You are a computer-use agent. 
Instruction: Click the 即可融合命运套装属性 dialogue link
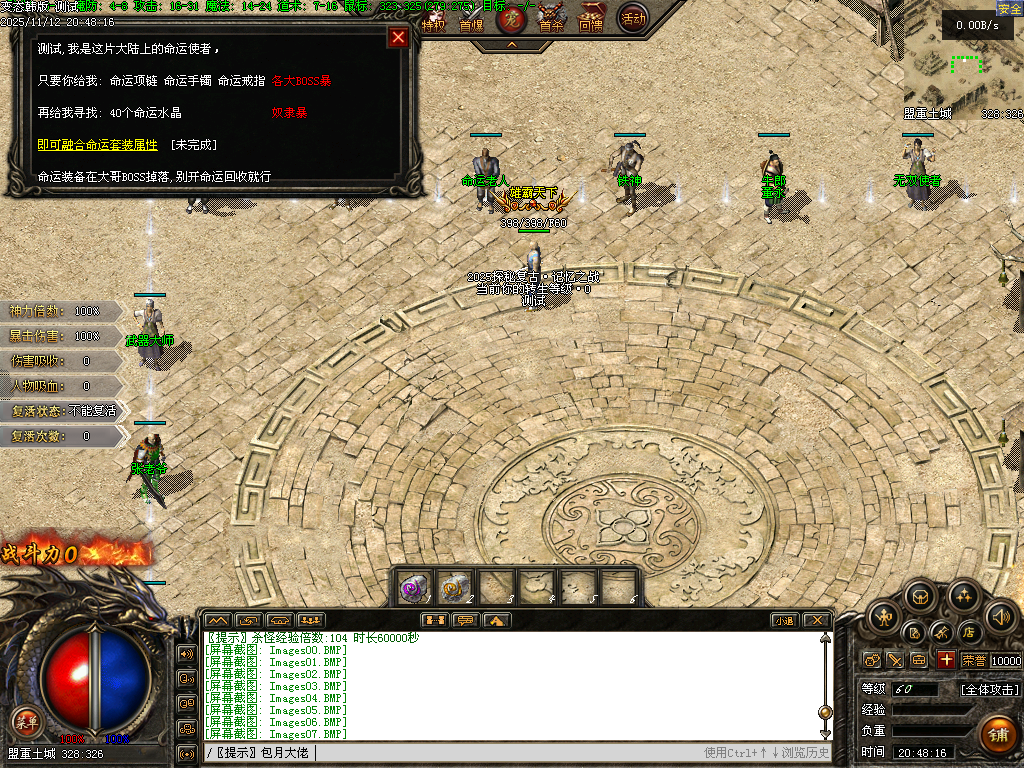97,145
